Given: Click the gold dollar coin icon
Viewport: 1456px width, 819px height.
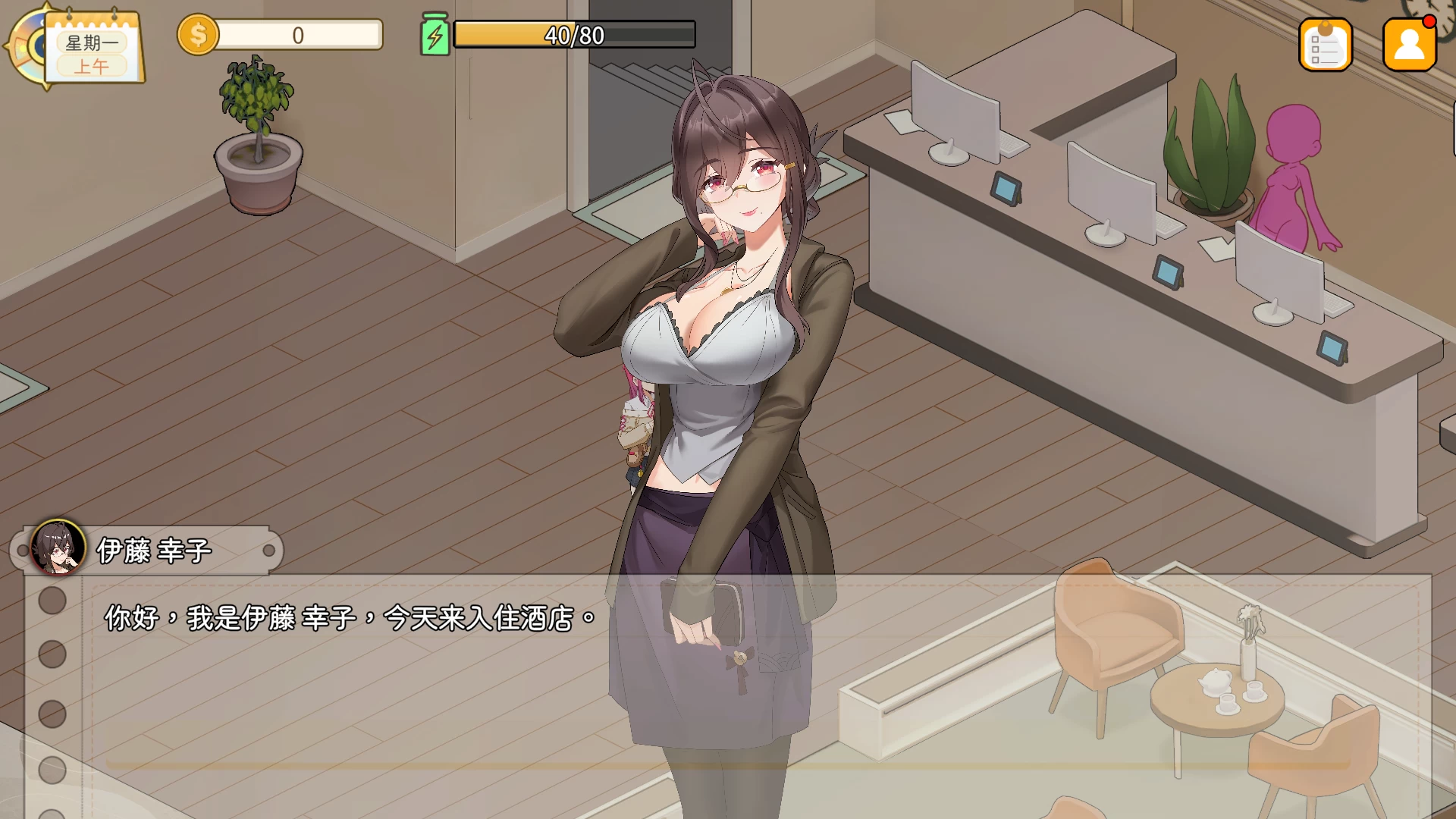Looking at the screenshot, I should [199, 35].
